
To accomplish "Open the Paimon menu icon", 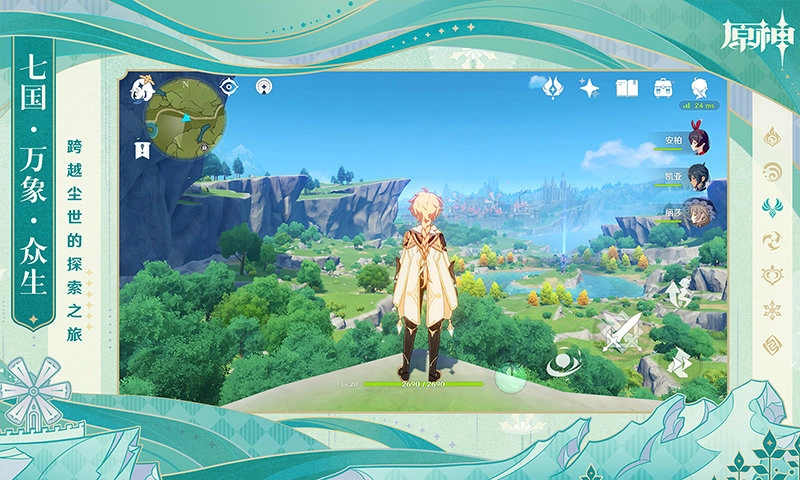I will click(x=141, y=90).
